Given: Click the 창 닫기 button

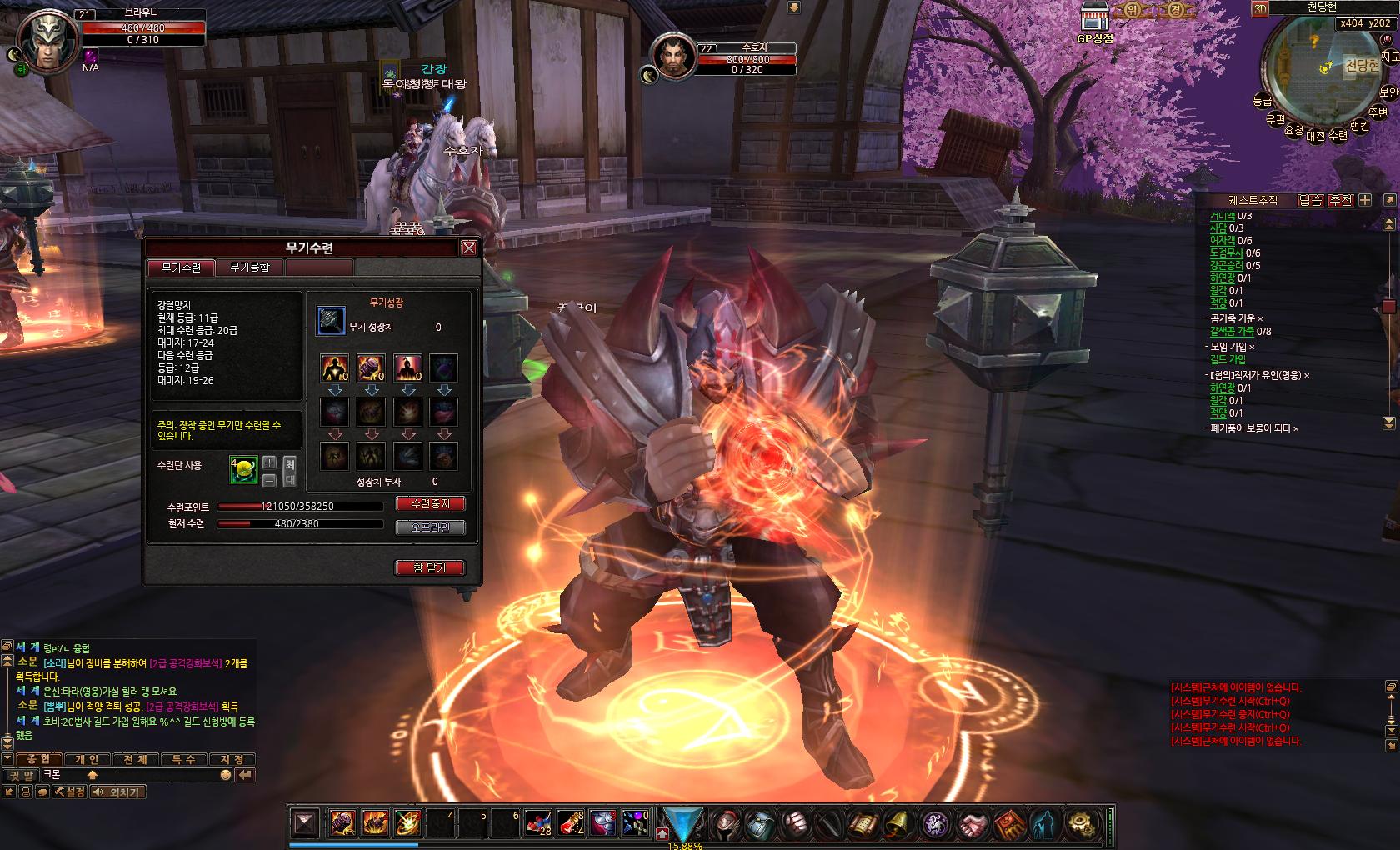Looking at the screenshot, I should pos(429,567).
